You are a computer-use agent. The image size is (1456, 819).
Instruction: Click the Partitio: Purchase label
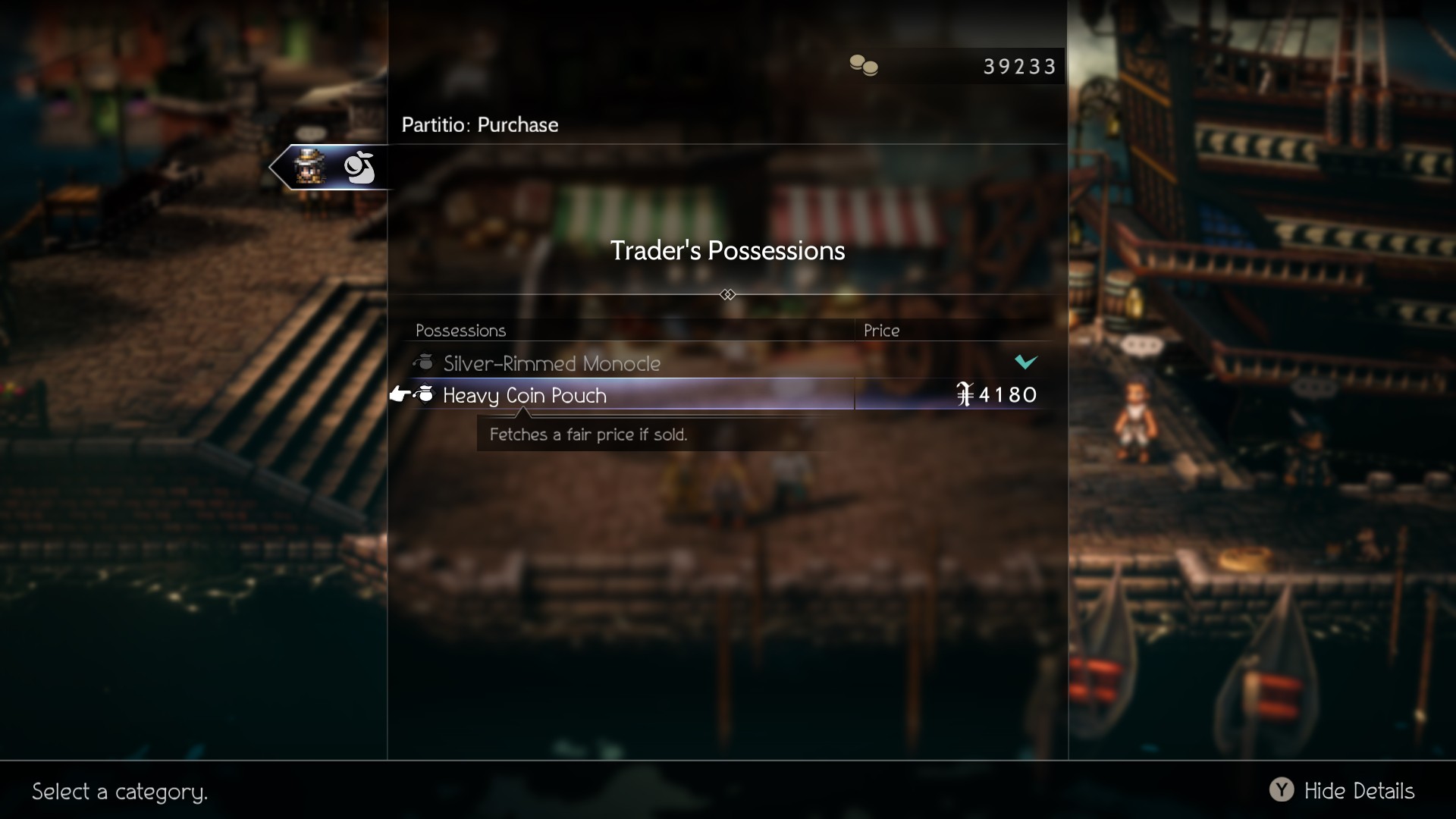479,124
